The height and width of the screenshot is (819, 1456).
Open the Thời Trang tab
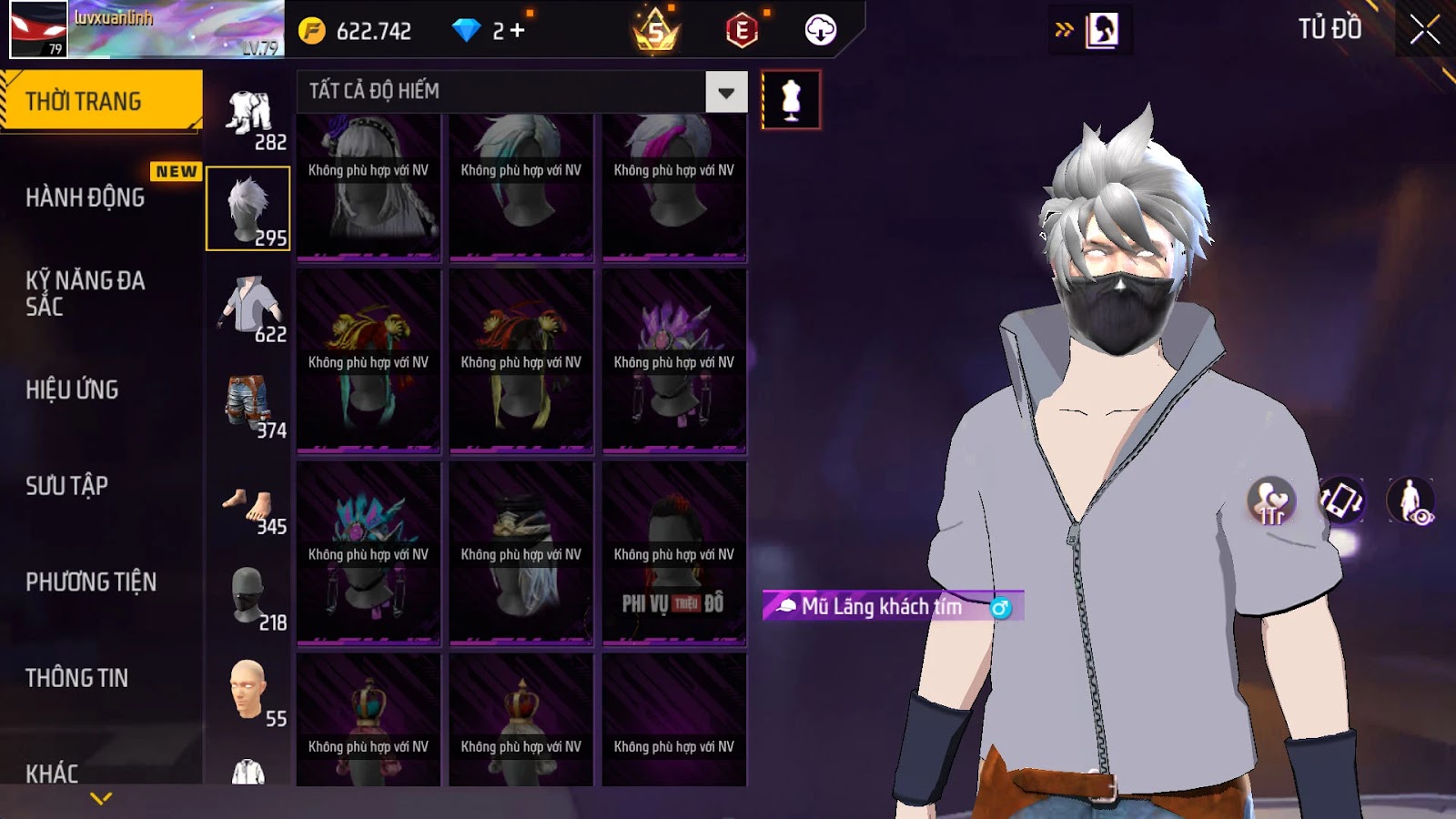pos(100,101)
